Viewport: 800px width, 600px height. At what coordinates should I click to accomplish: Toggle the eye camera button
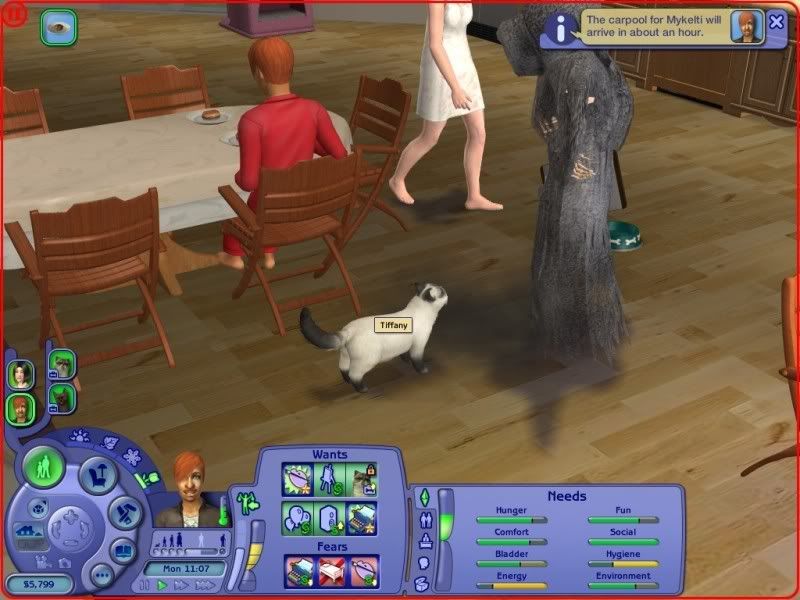[58, 26]
